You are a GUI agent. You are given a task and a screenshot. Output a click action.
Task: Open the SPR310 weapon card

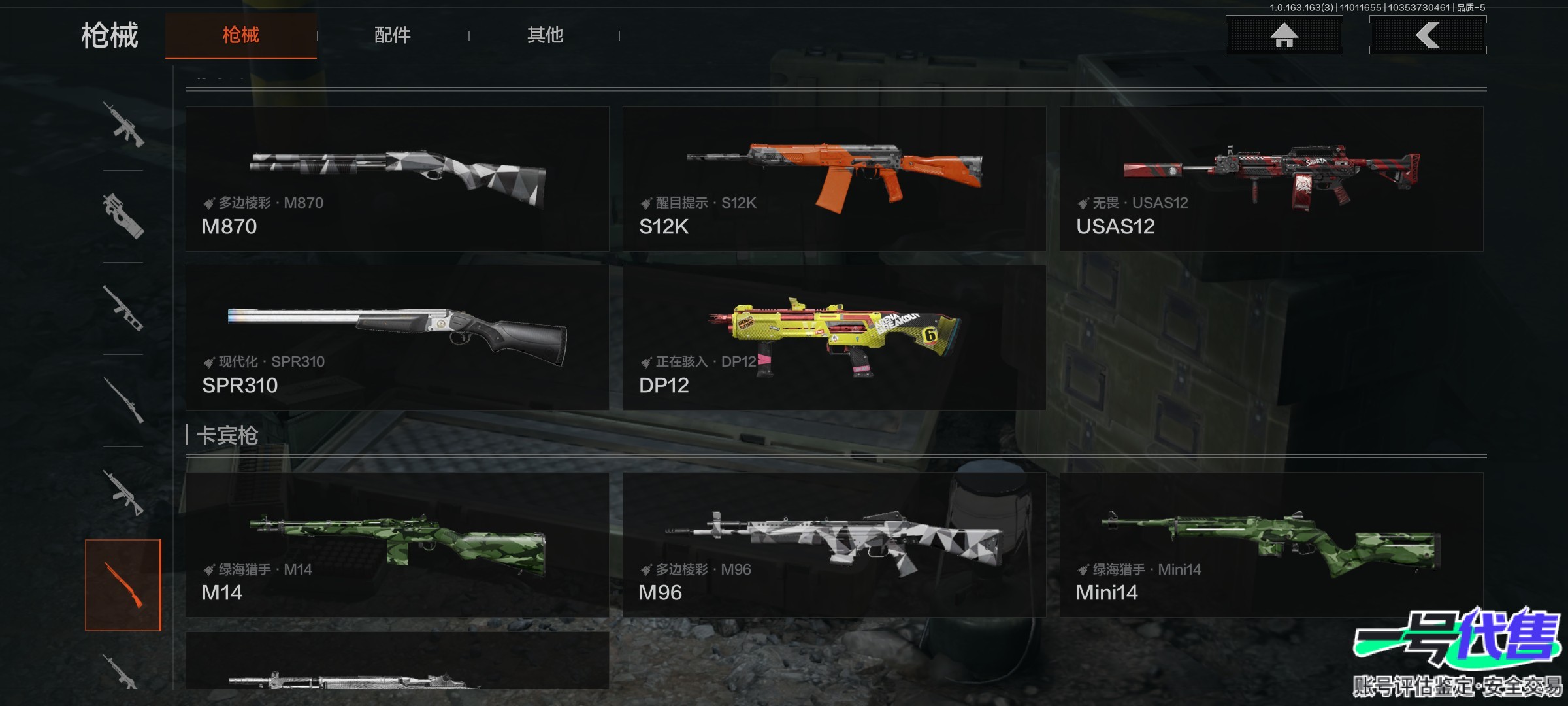pos(397,337)
